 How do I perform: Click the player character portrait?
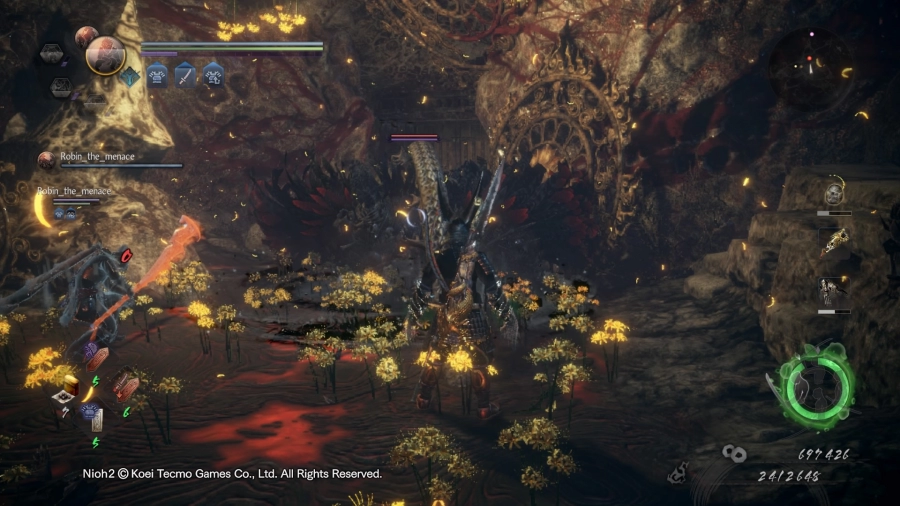tap(105, 55)
